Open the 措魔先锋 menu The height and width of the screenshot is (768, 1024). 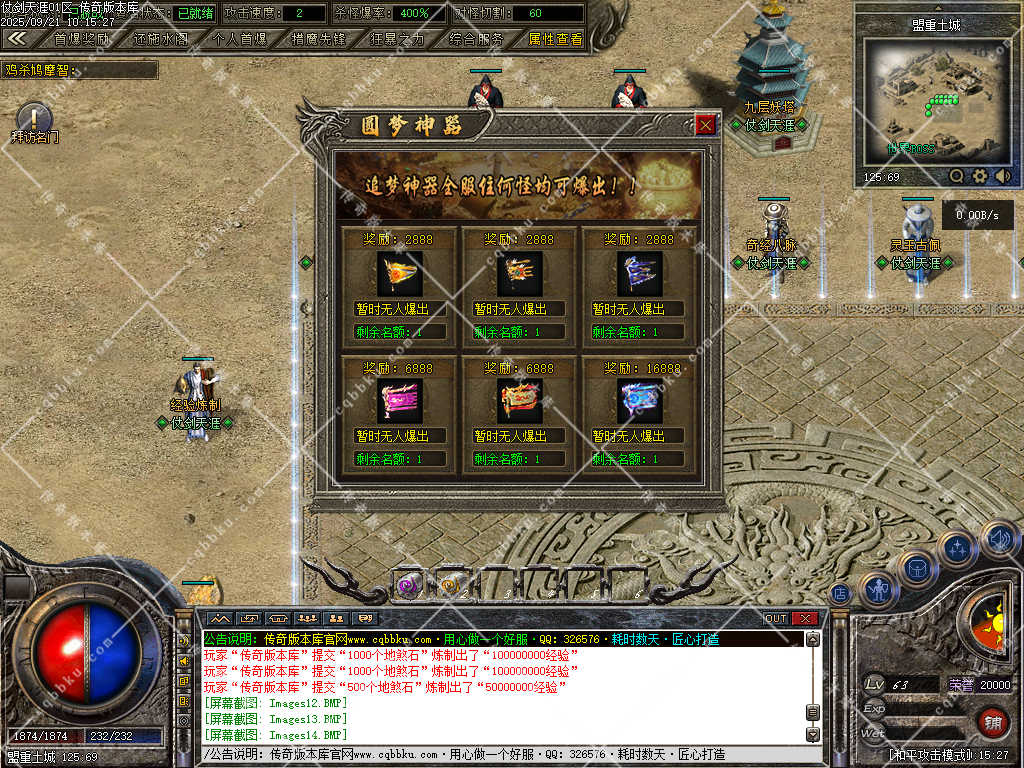(x=318, y=39)
